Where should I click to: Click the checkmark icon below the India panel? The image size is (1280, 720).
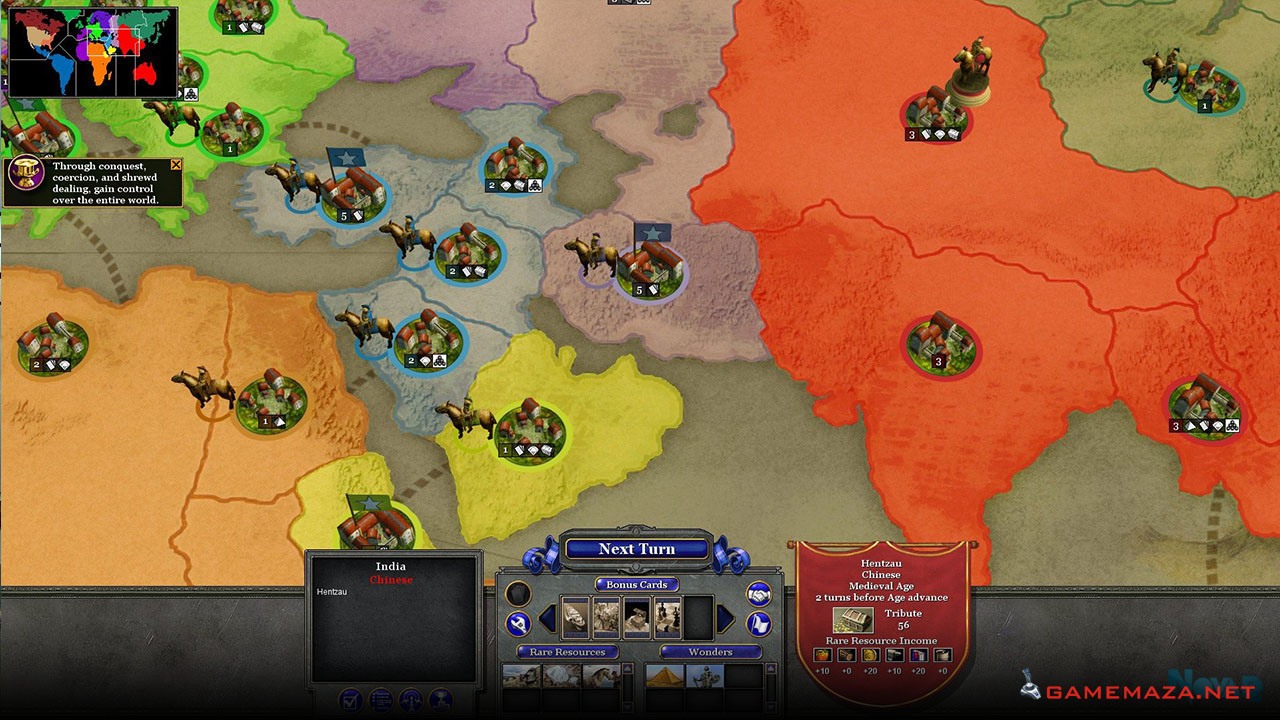(x=350, y=701)
